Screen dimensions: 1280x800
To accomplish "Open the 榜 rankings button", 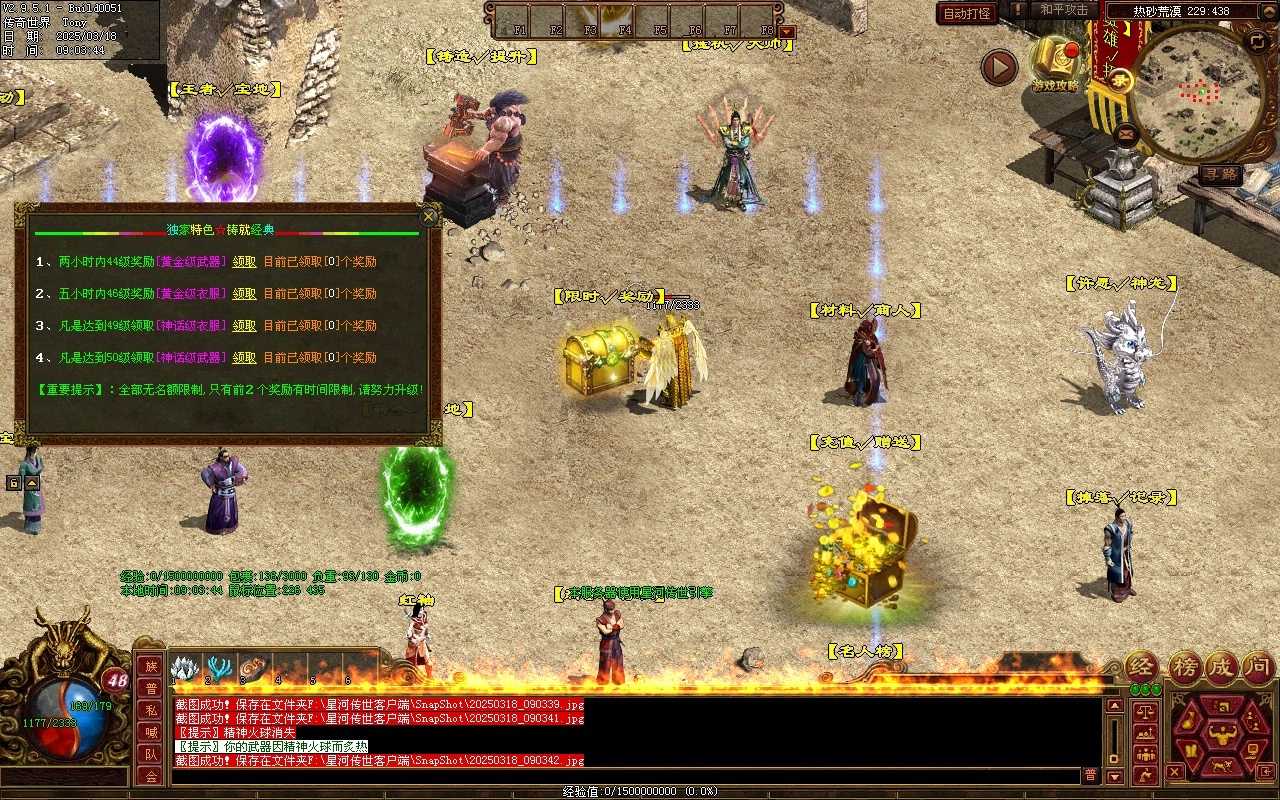I will click(1184, 666).
